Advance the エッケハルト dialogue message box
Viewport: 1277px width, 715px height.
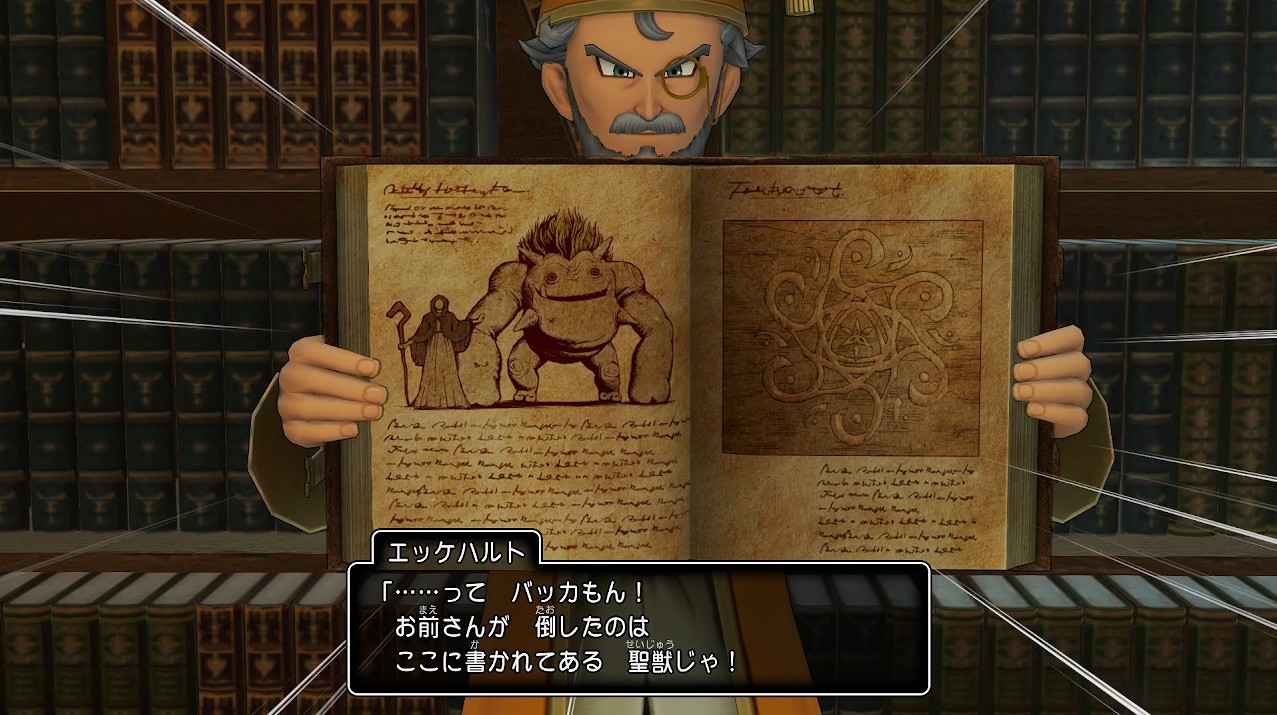tap(638, 628)
